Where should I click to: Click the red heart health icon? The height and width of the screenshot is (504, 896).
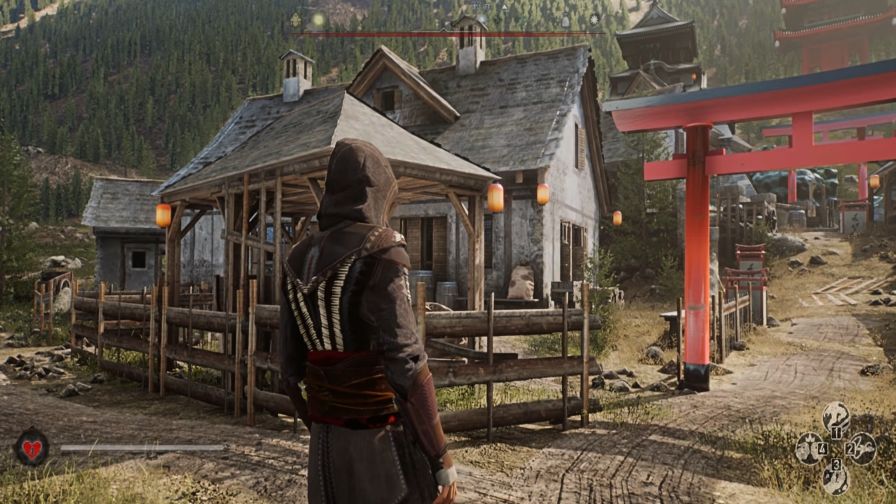point(32,448)
